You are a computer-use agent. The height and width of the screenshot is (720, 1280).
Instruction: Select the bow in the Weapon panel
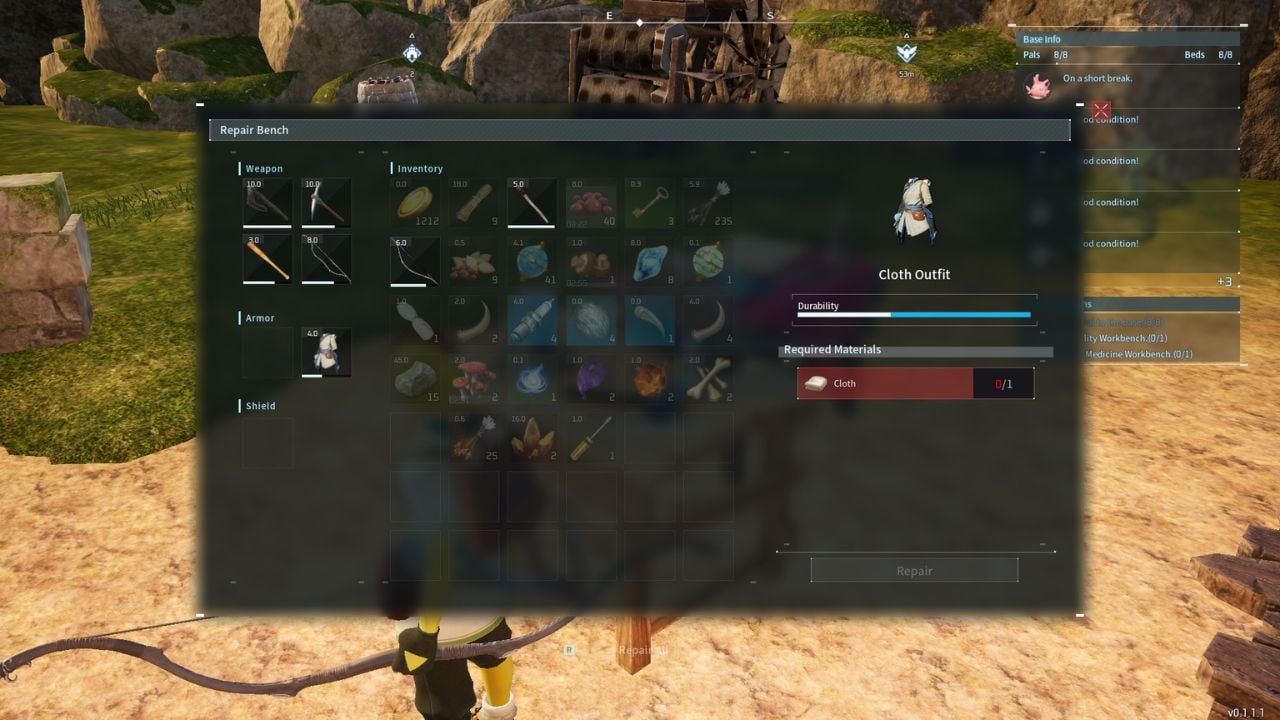pos(326,261)
